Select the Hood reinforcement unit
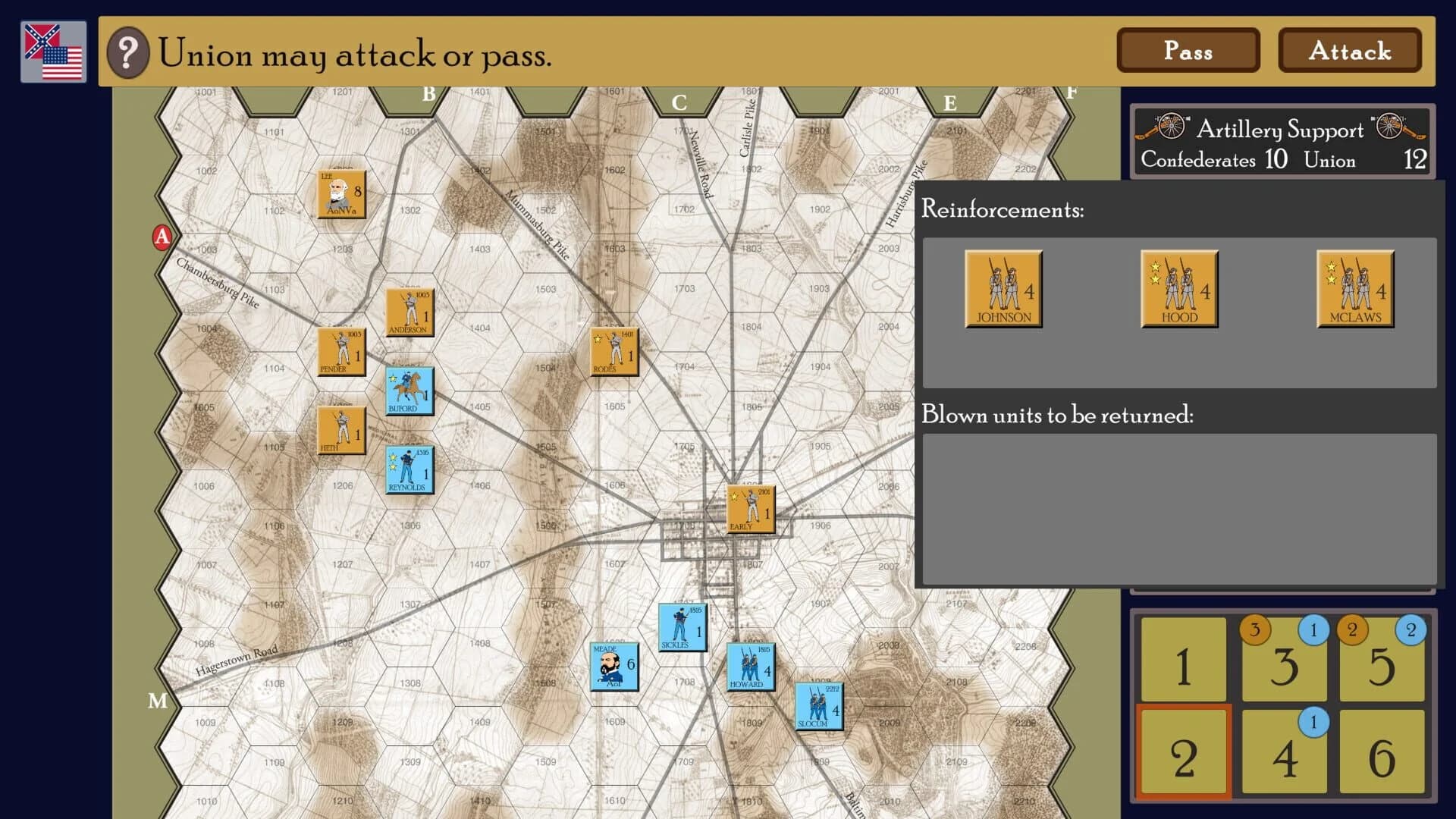 click(1178, 290)
